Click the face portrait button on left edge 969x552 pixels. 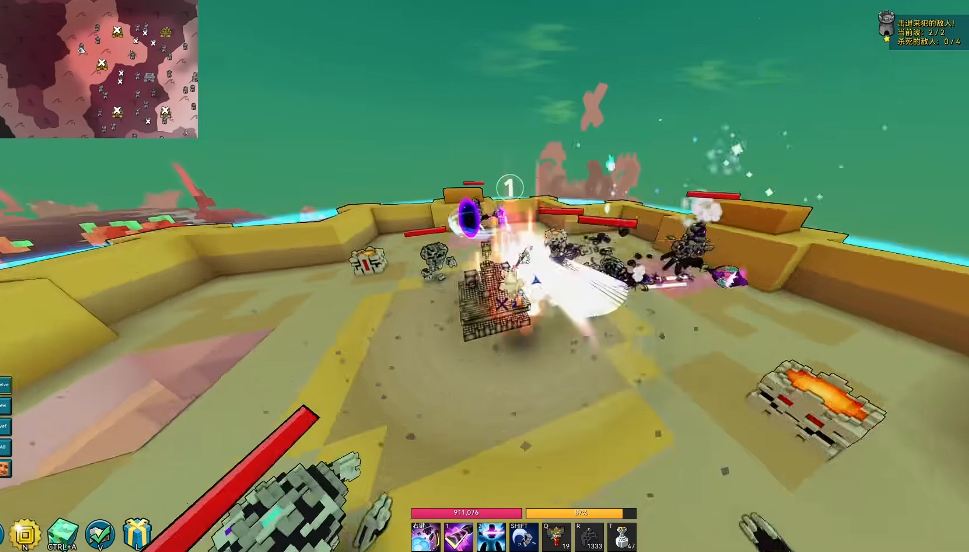pyautogui.click(x=5, y=469)
